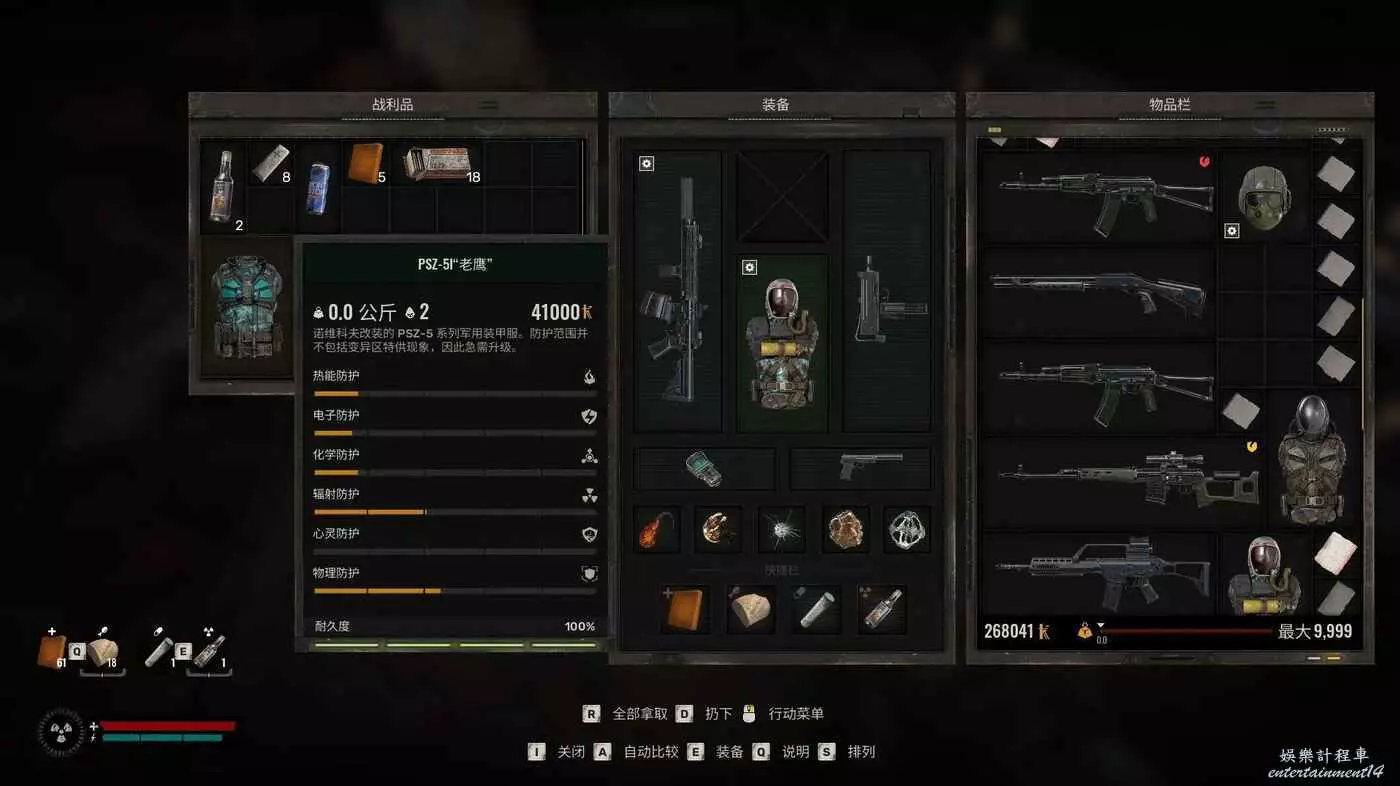This screenshot has height=786, width=1400.
Task: Choose the orange bread pack in loot panel
Action: pos(364,162)
